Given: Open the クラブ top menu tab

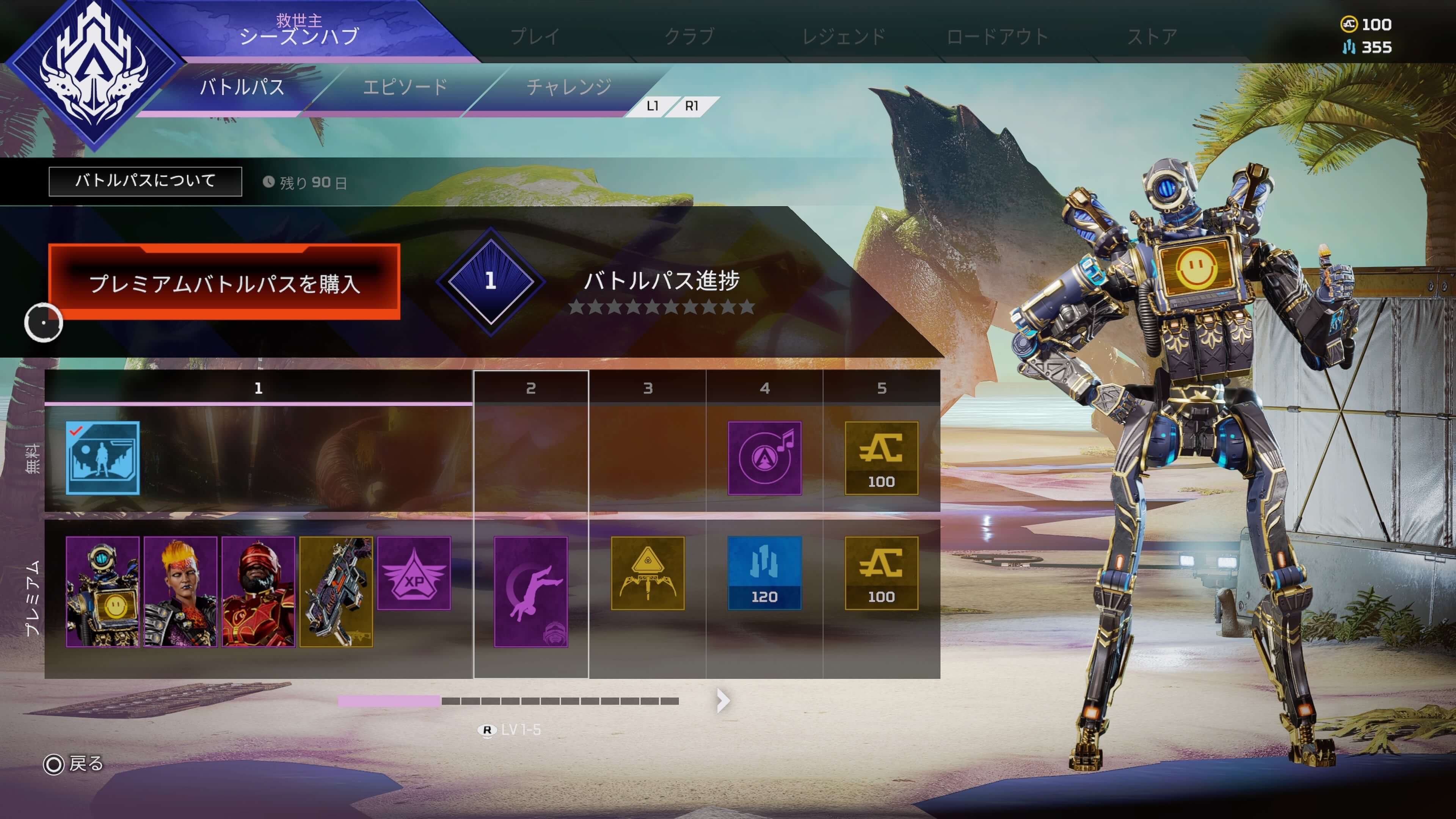Looking at the screenshot, I should 689,37.
